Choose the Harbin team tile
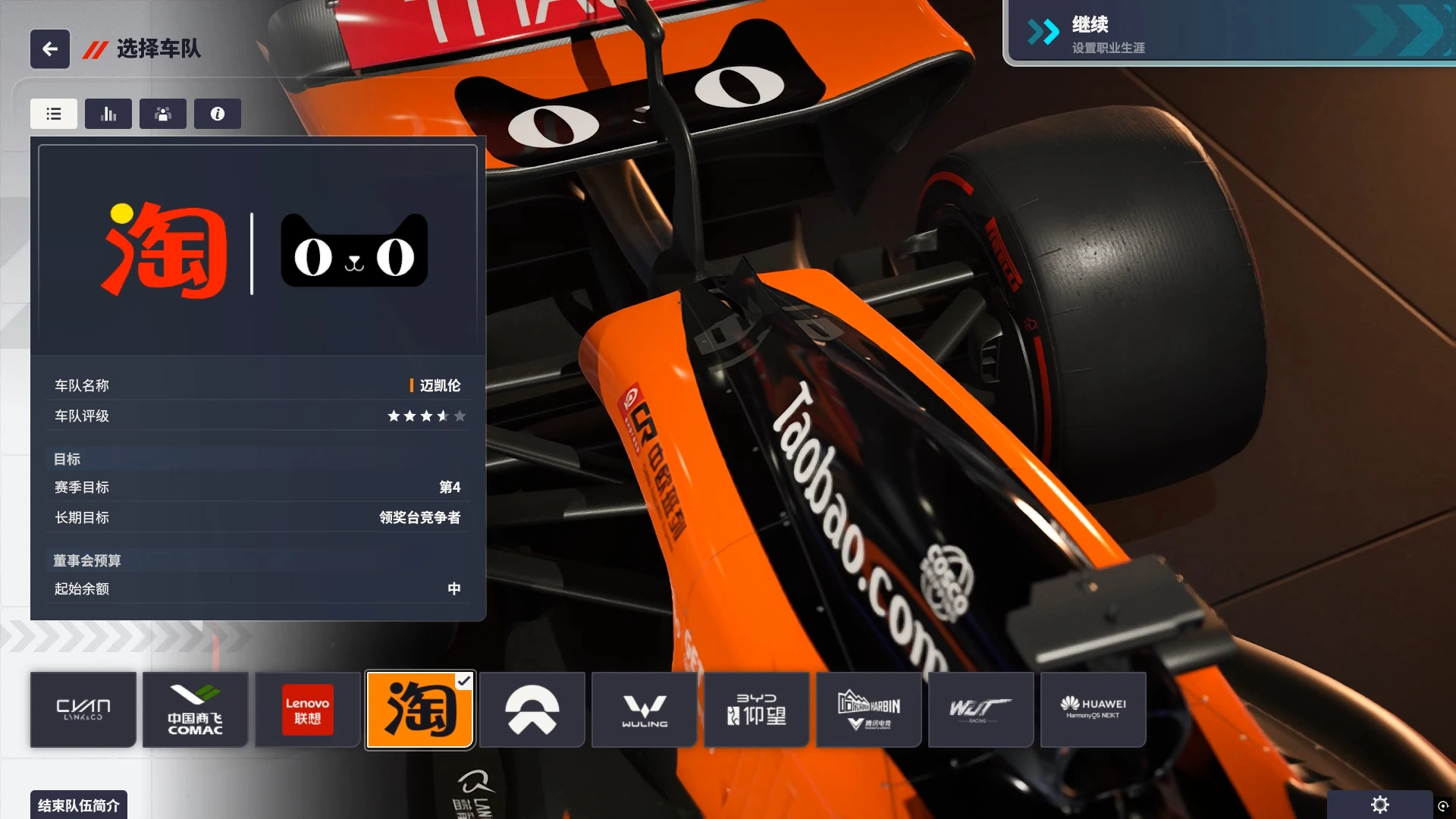The image size is (1456, 819). [869, 710]
